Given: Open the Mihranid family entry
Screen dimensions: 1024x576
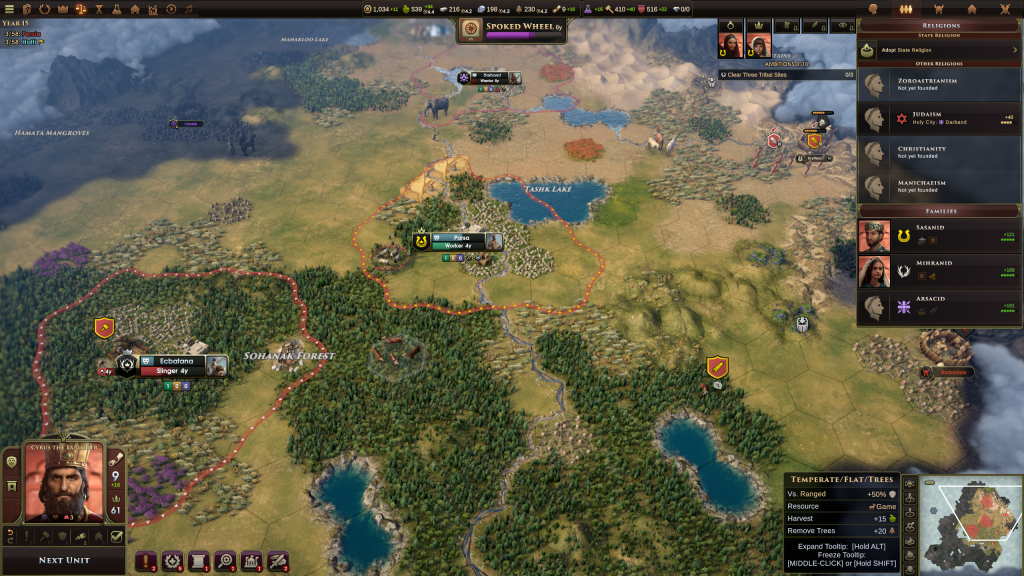Looking at the screenshot, I should coord(940,270).
